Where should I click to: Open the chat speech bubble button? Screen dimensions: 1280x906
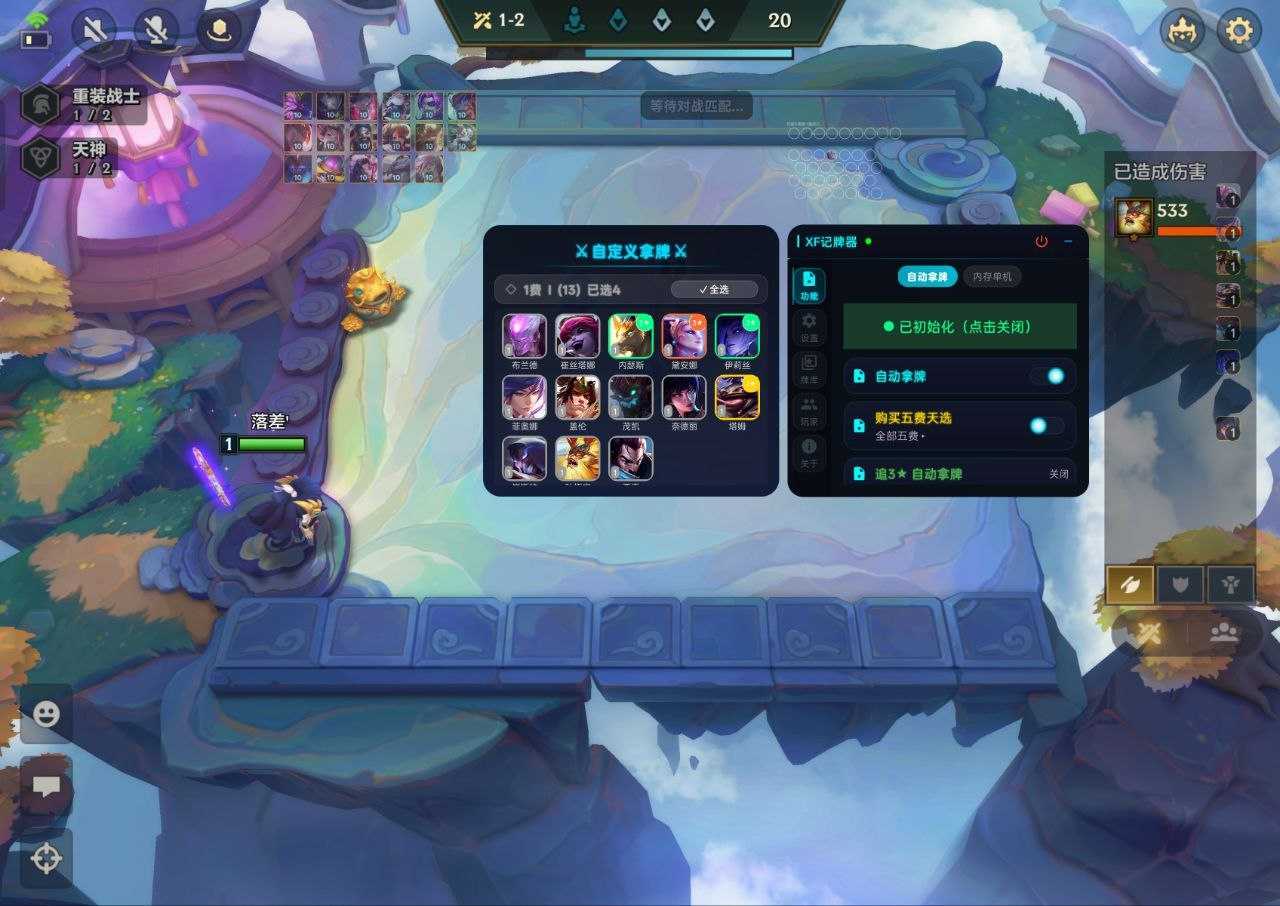pyautogui.click(x=46, y=786)
